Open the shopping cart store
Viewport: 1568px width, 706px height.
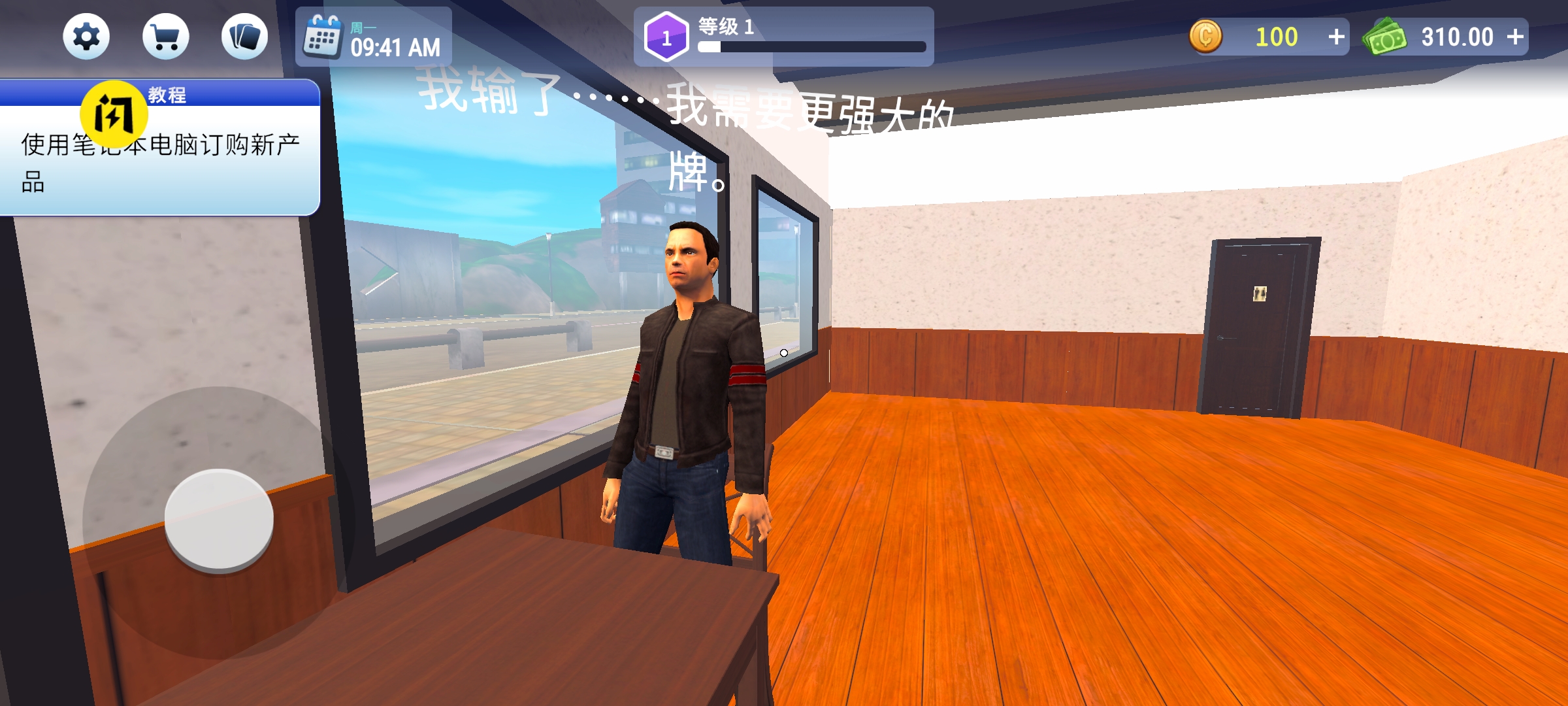[166, 37]
